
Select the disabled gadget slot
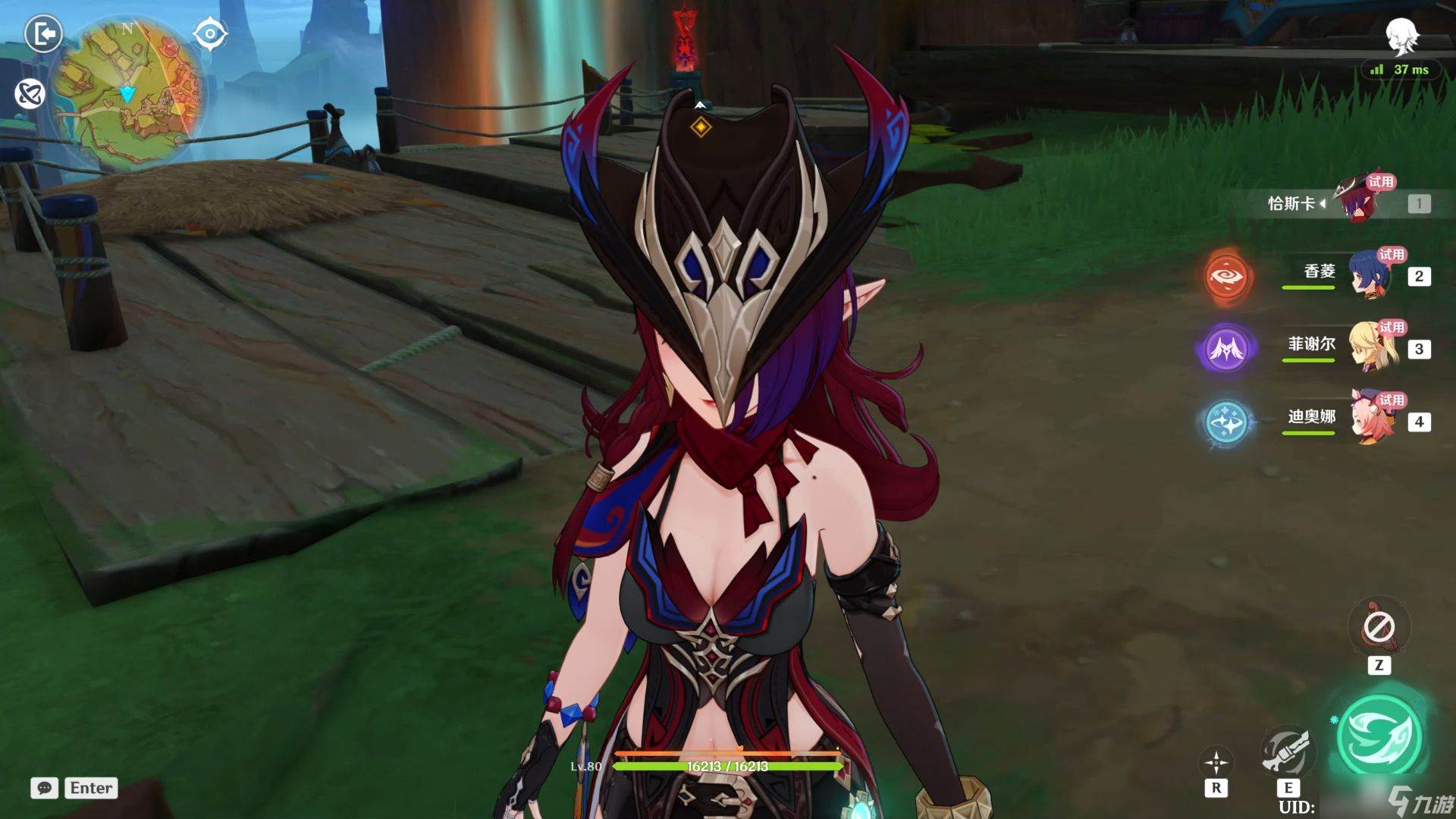tap(1379, 627)
